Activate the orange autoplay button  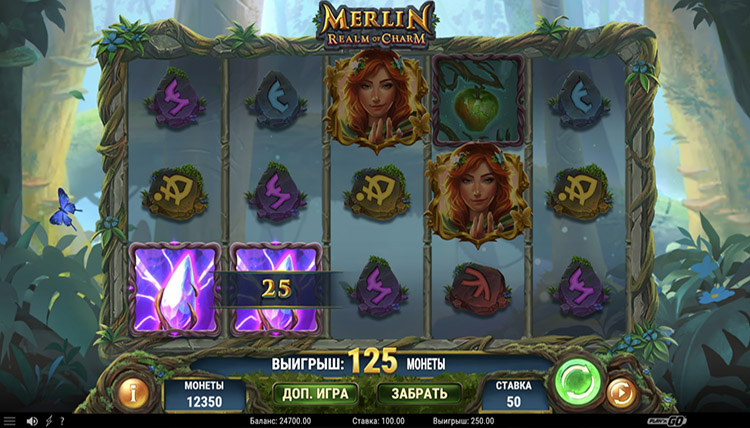click(x=621, y=390)
